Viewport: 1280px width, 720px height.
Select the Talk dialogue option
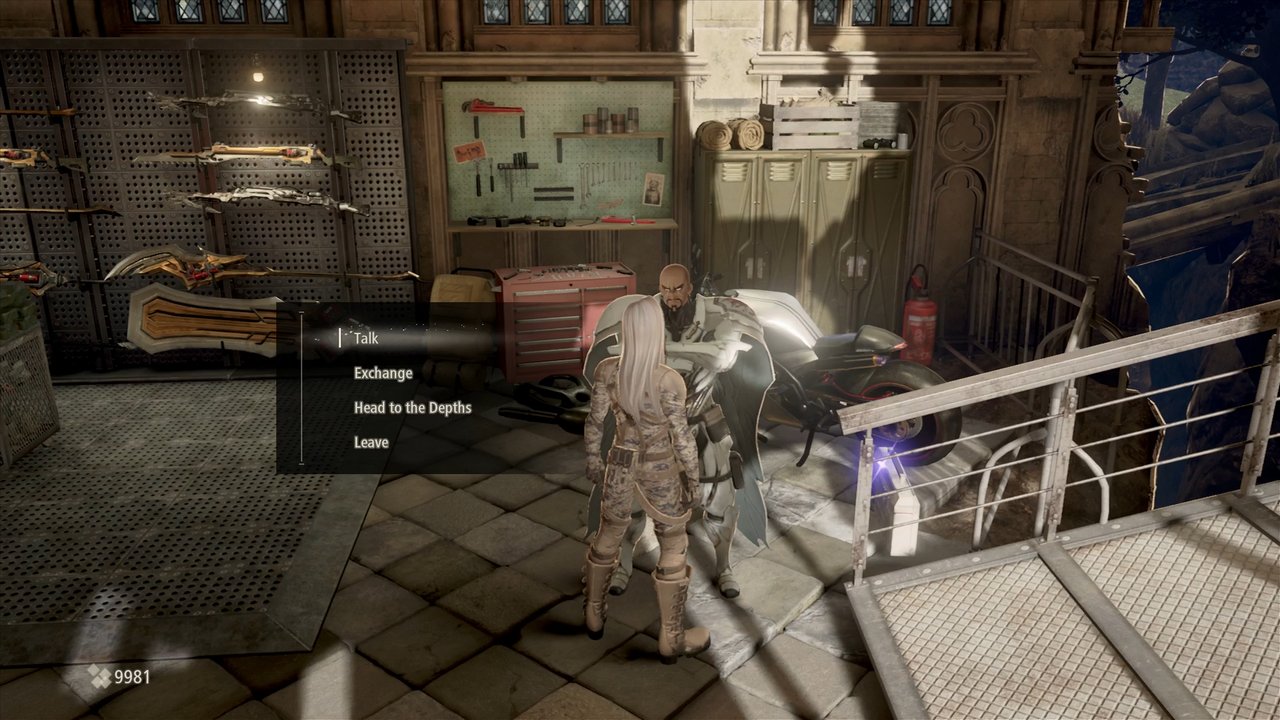pos(365,339)
